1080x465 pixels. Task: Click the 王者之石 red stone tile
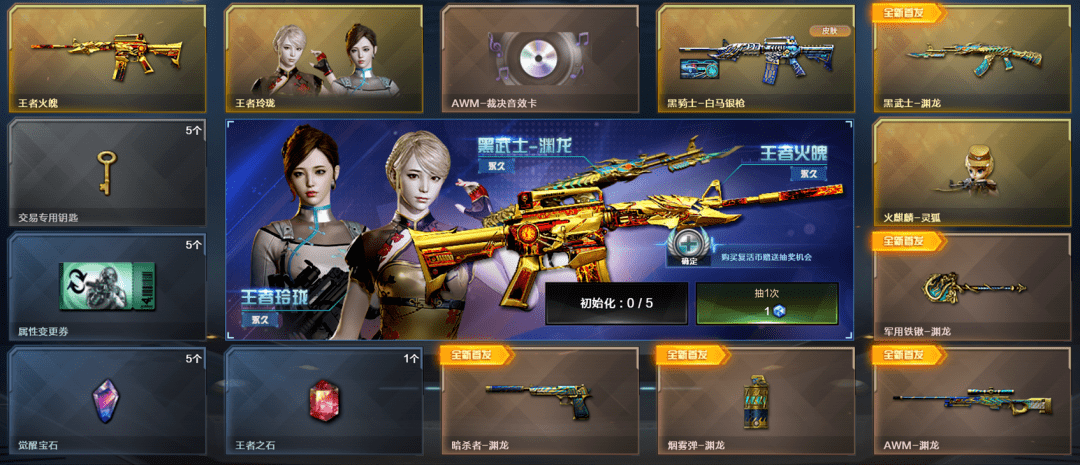pos(323,400)
